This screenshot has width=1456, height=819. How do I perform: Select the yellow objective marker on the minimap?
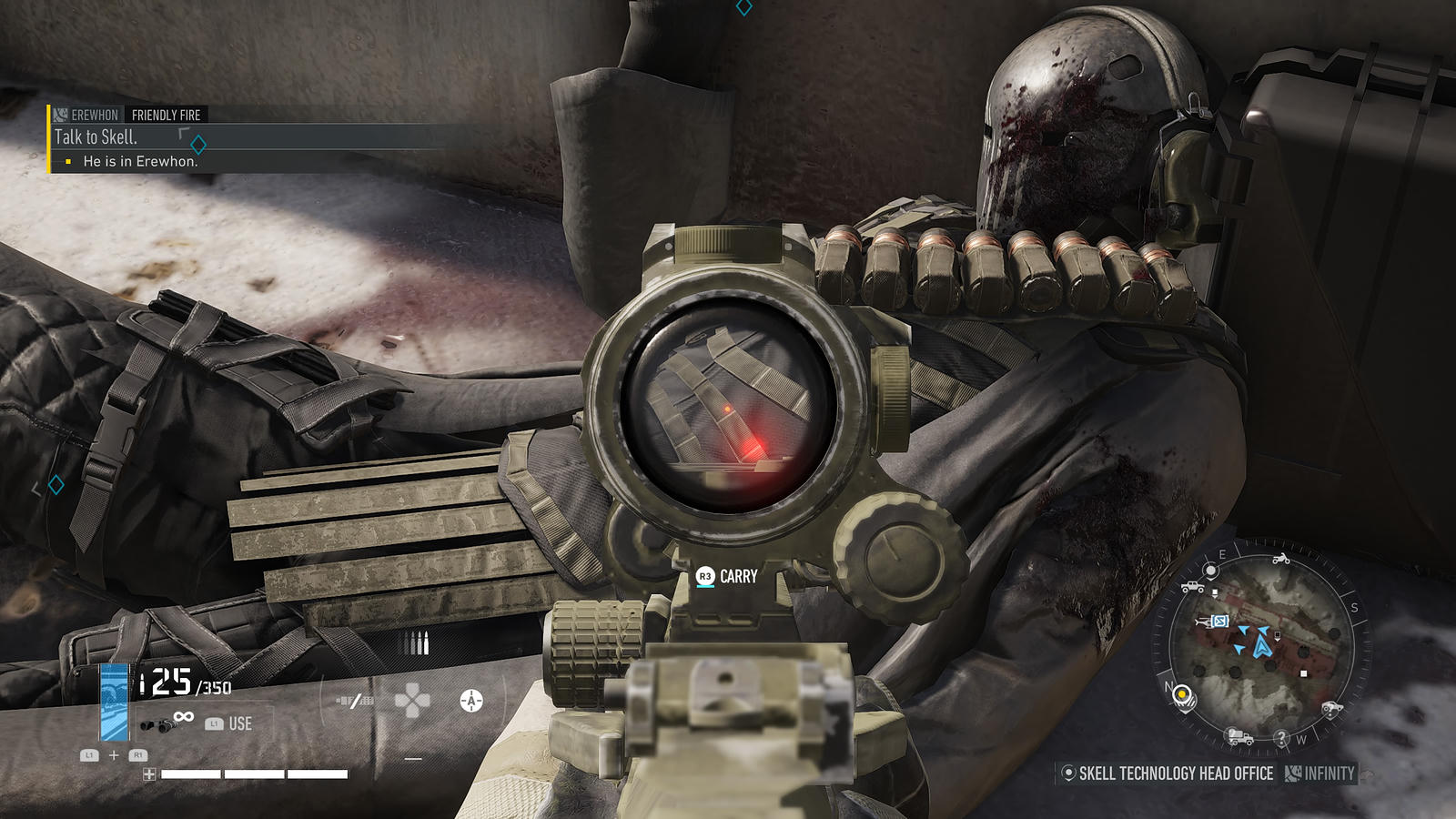pyautogui.click(x=1182, y=695)
